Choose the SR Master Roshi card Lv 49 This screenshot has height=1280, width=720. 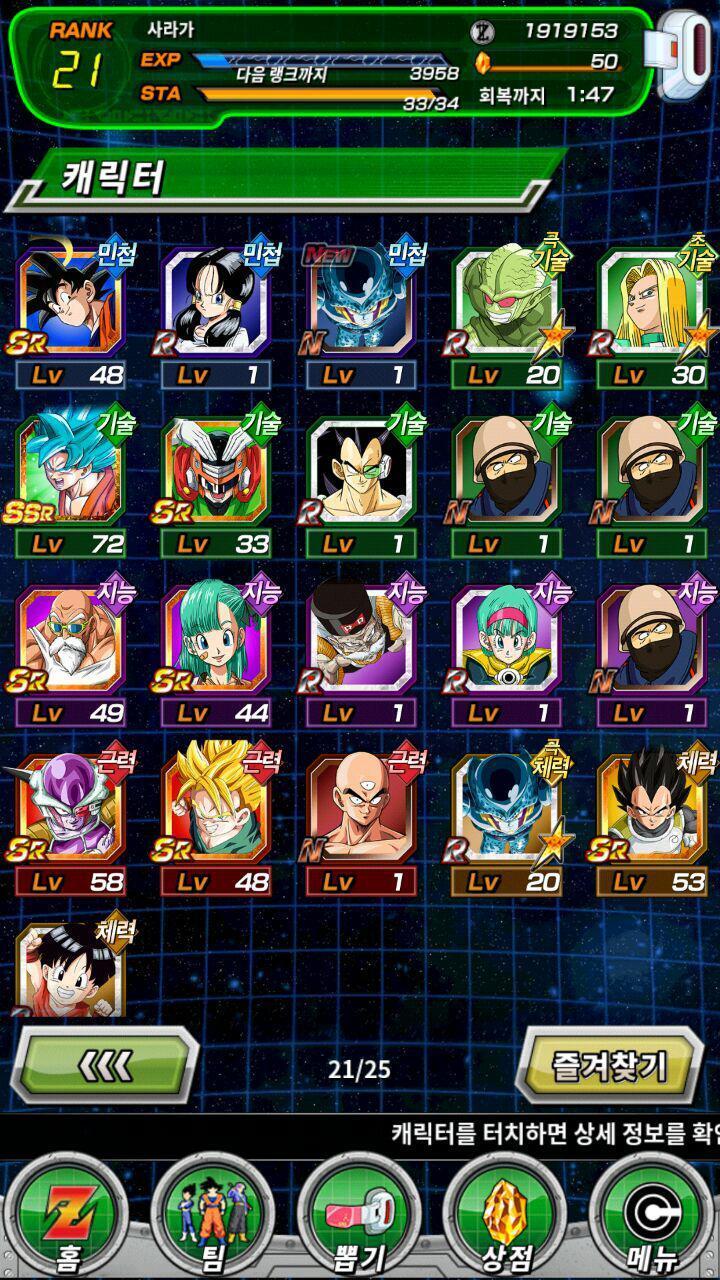tap(70, 640)
